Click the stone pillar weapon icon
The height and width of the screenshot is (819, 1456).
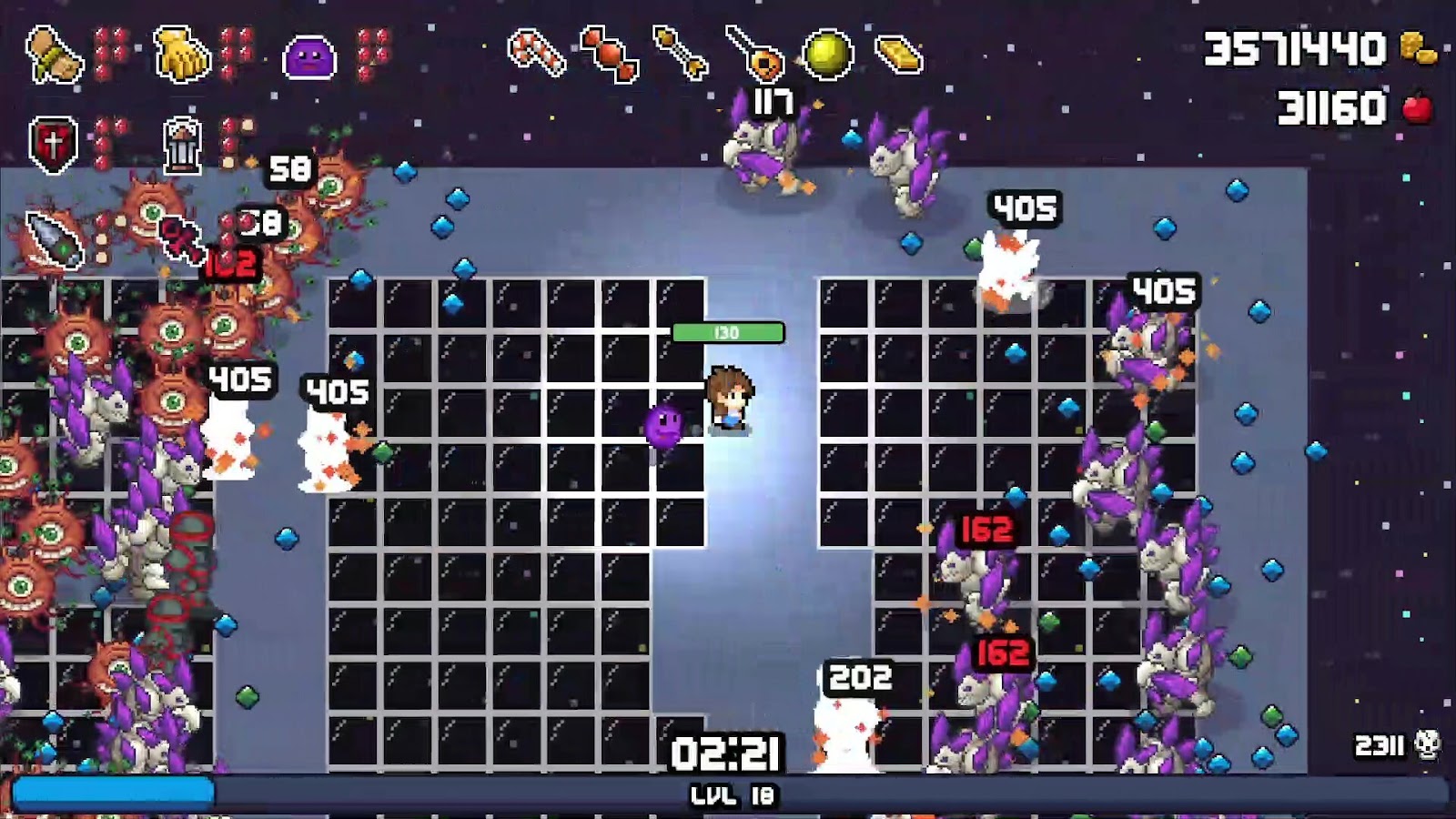pyautogui.click(x=182, y=146)
